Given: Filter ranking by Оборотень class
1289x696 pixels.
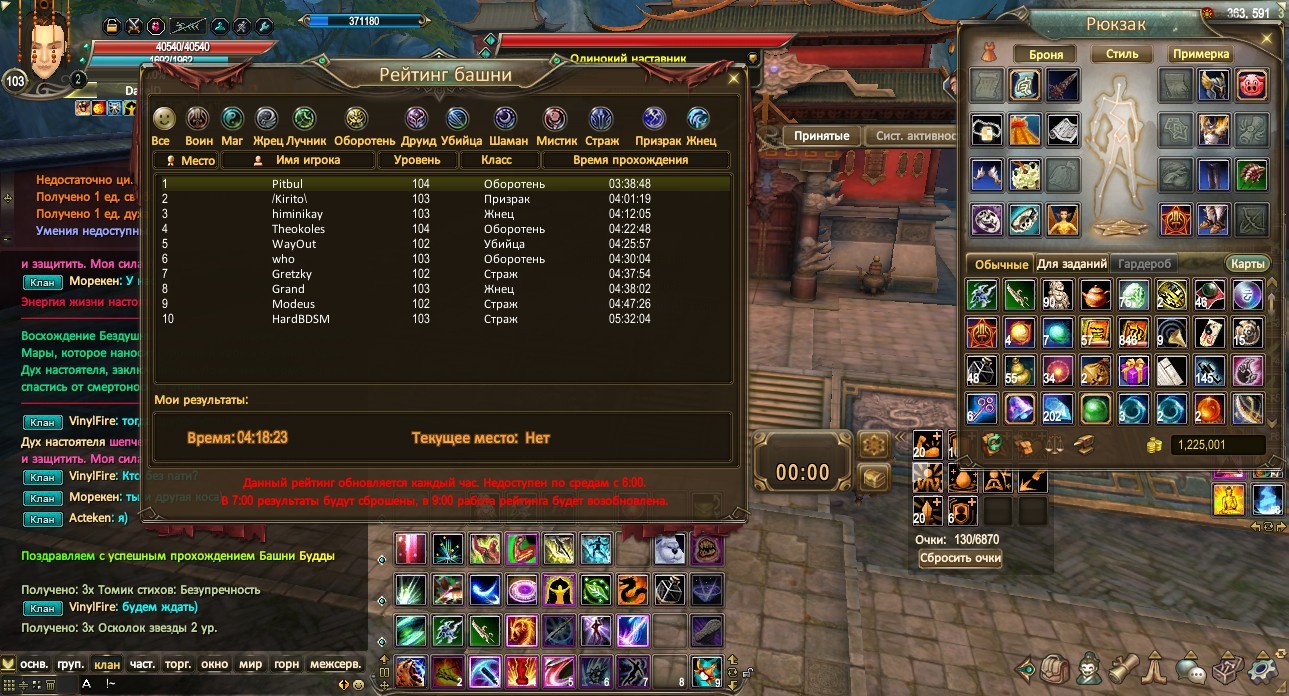Looking at the screenshot, I should pyautogui.click(x=357, y=119).
